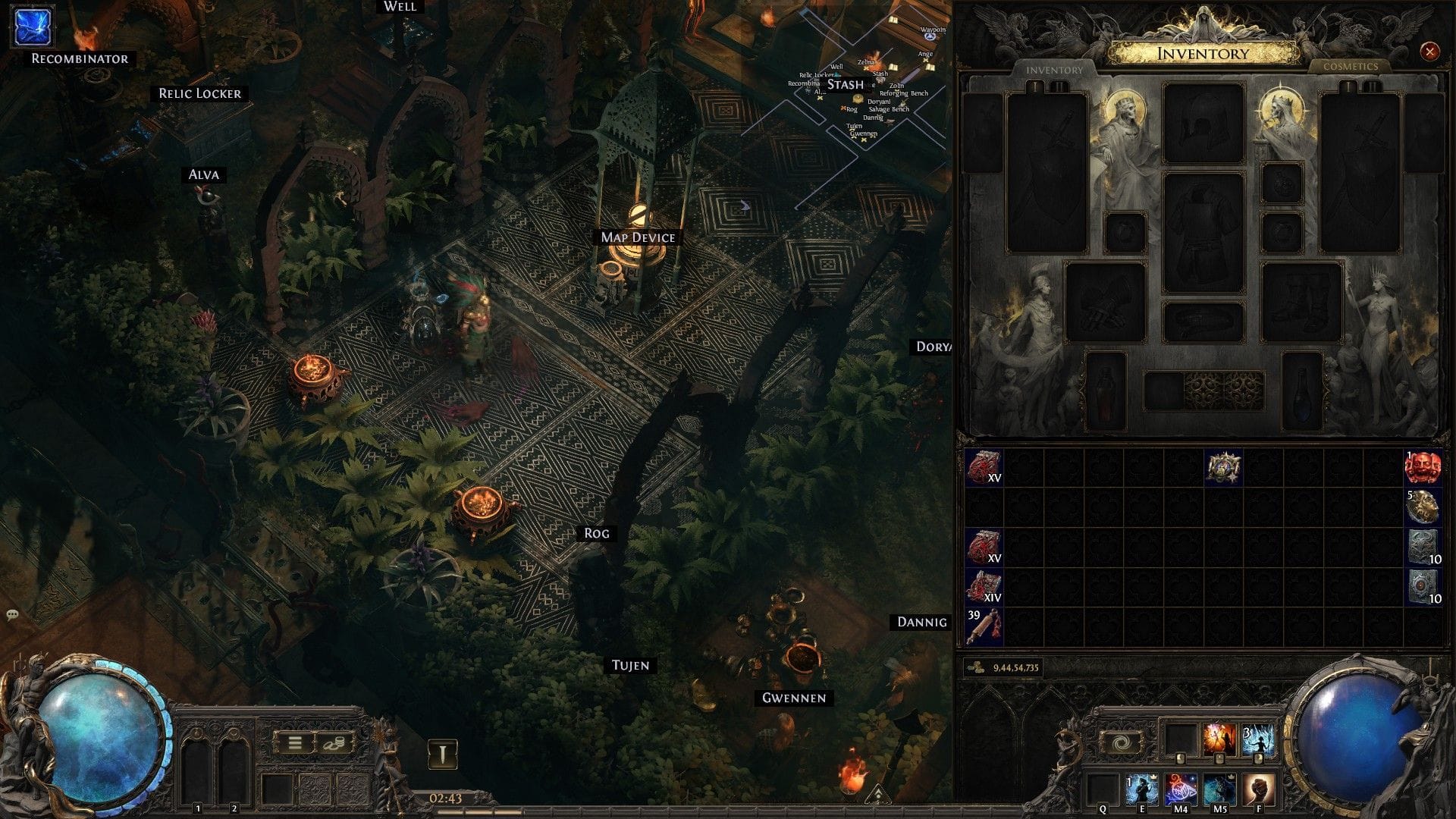Select the frost skill icon showing a 3 counter
1456x819 pixels.
[x=1259, y=738]
